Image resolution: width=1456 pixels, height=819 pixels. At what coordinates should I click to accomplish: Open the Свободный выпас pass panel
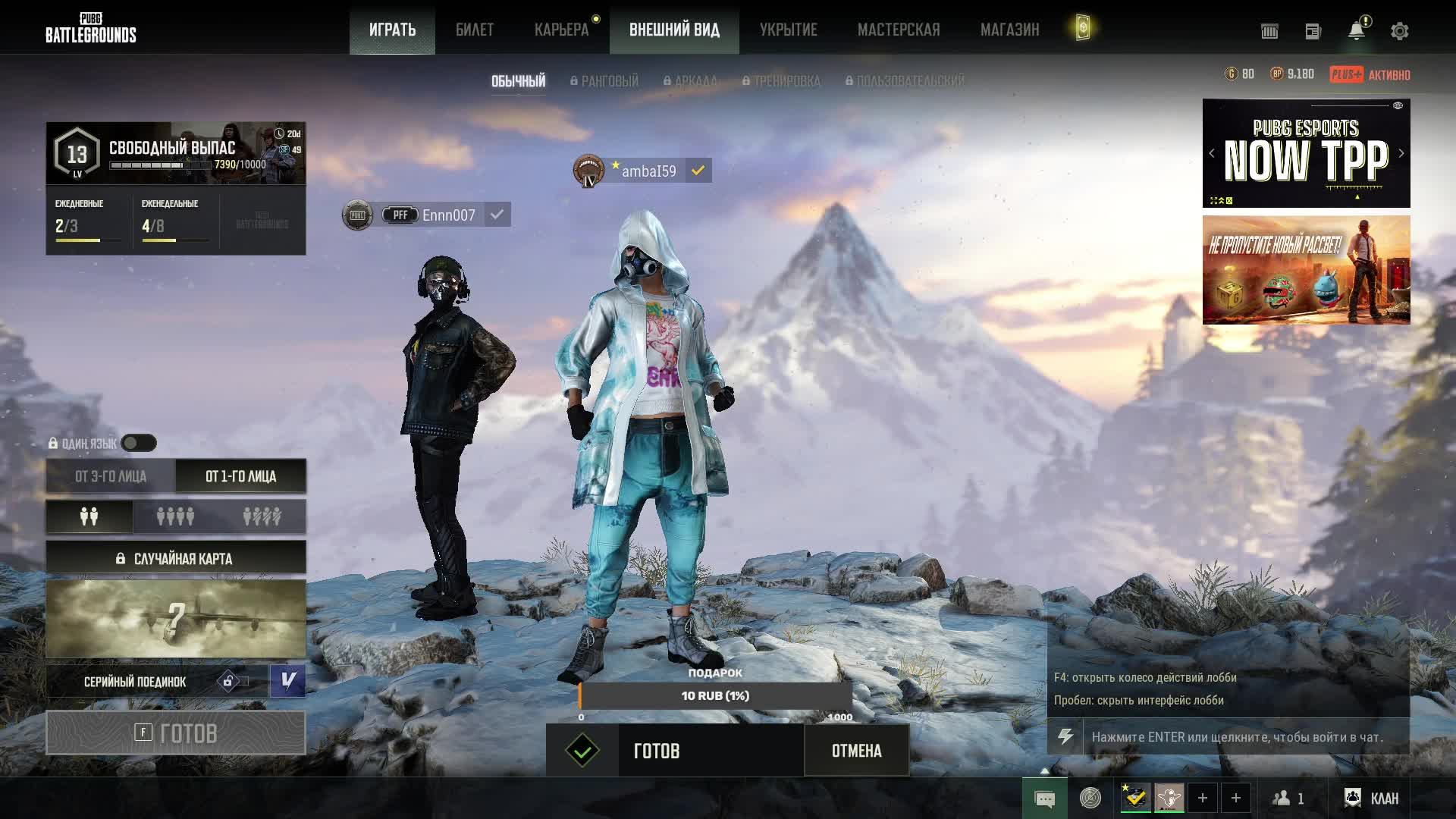tap(176, 153)
